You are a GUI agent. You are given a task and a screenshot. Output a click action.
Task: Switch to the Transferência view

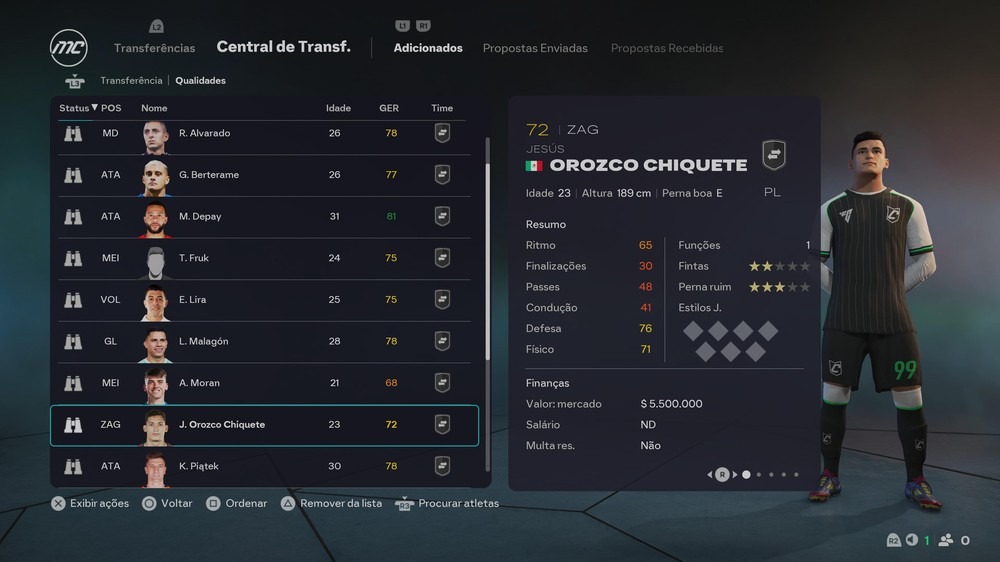coord(131,81)
